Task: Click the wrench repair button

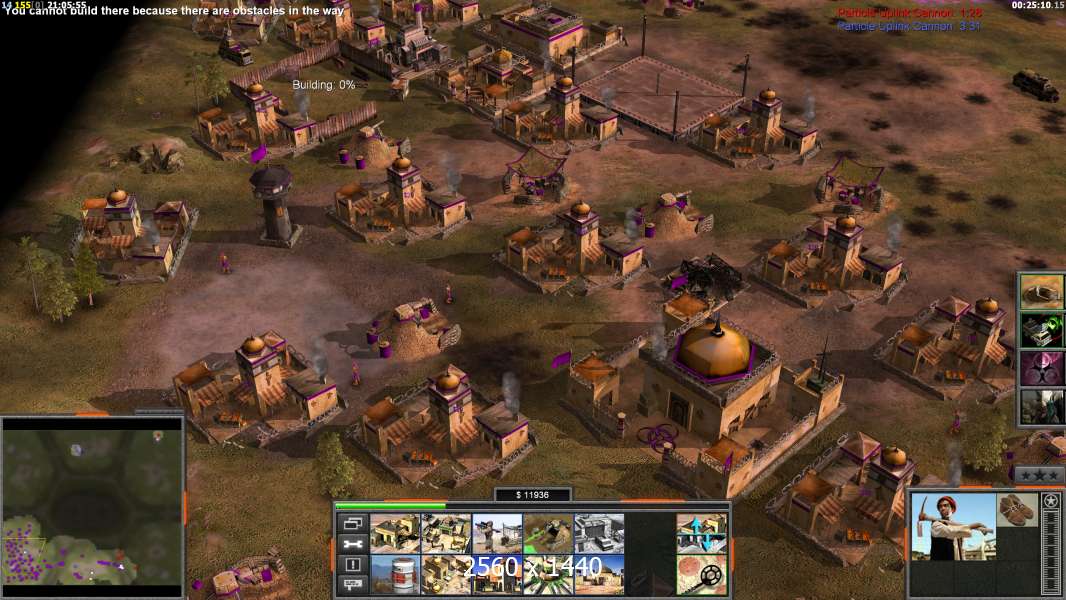Action: coord(351,544)
